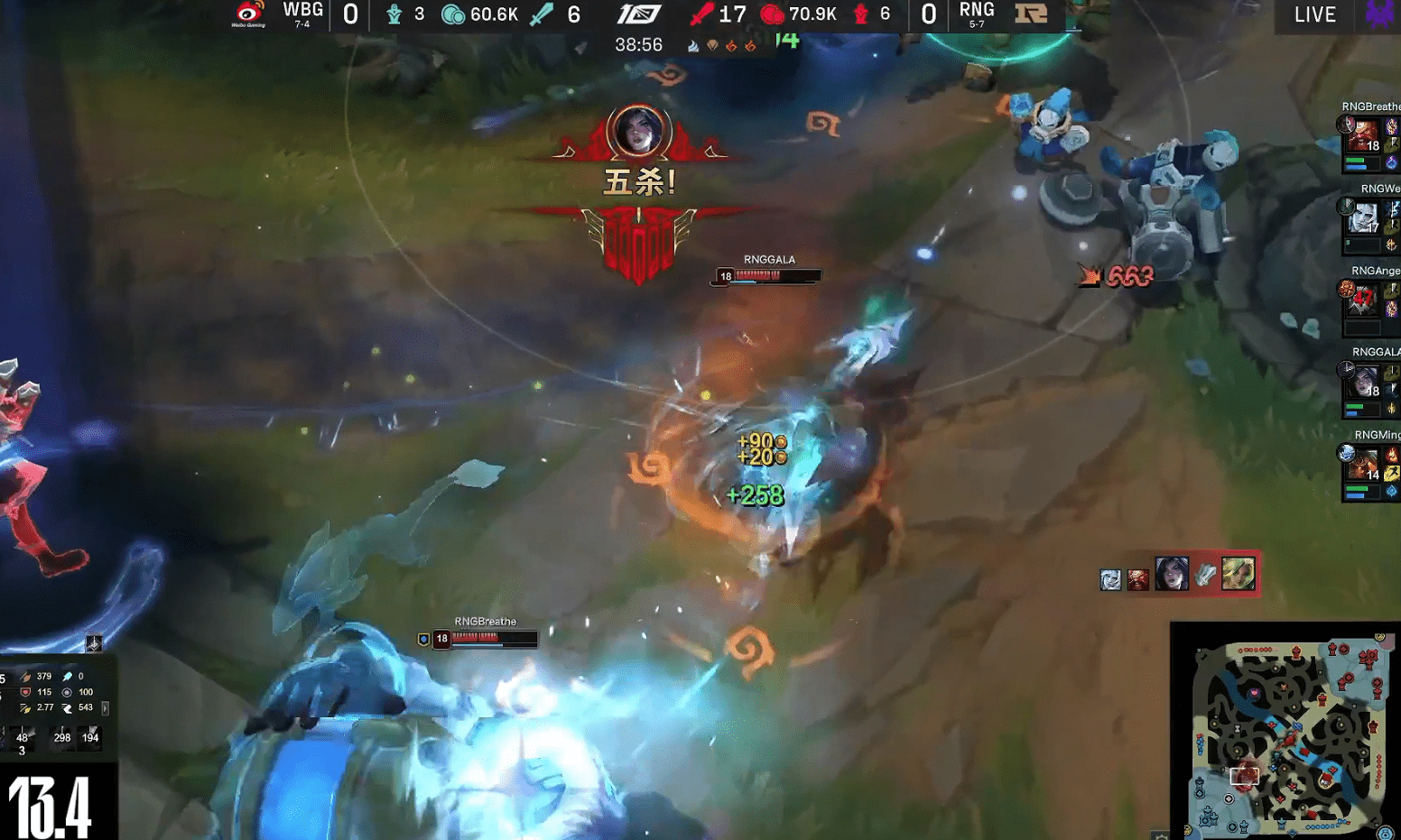This screenshot has width=1401, height=840.
Task: Click the blonde victim portrait in kill feed
Action: [1238, 574]
